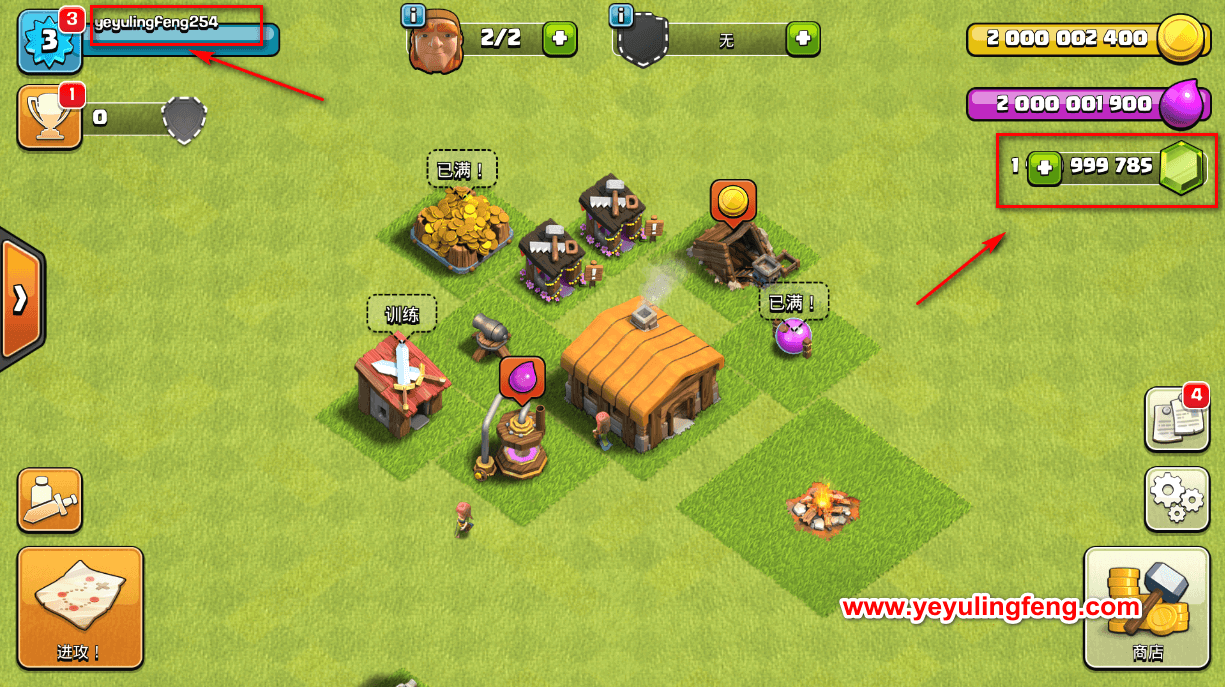Buy more gems with the green plus
Image resolution: width=1225 pixels, height=687 pixels.
point(1045,167)
